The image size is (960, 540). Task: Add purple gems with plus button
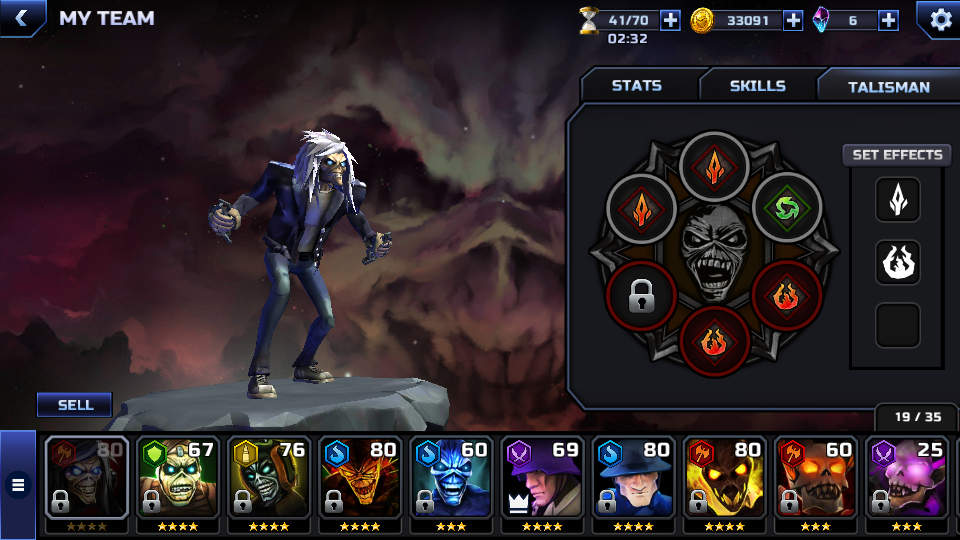(x=888, y=20)
